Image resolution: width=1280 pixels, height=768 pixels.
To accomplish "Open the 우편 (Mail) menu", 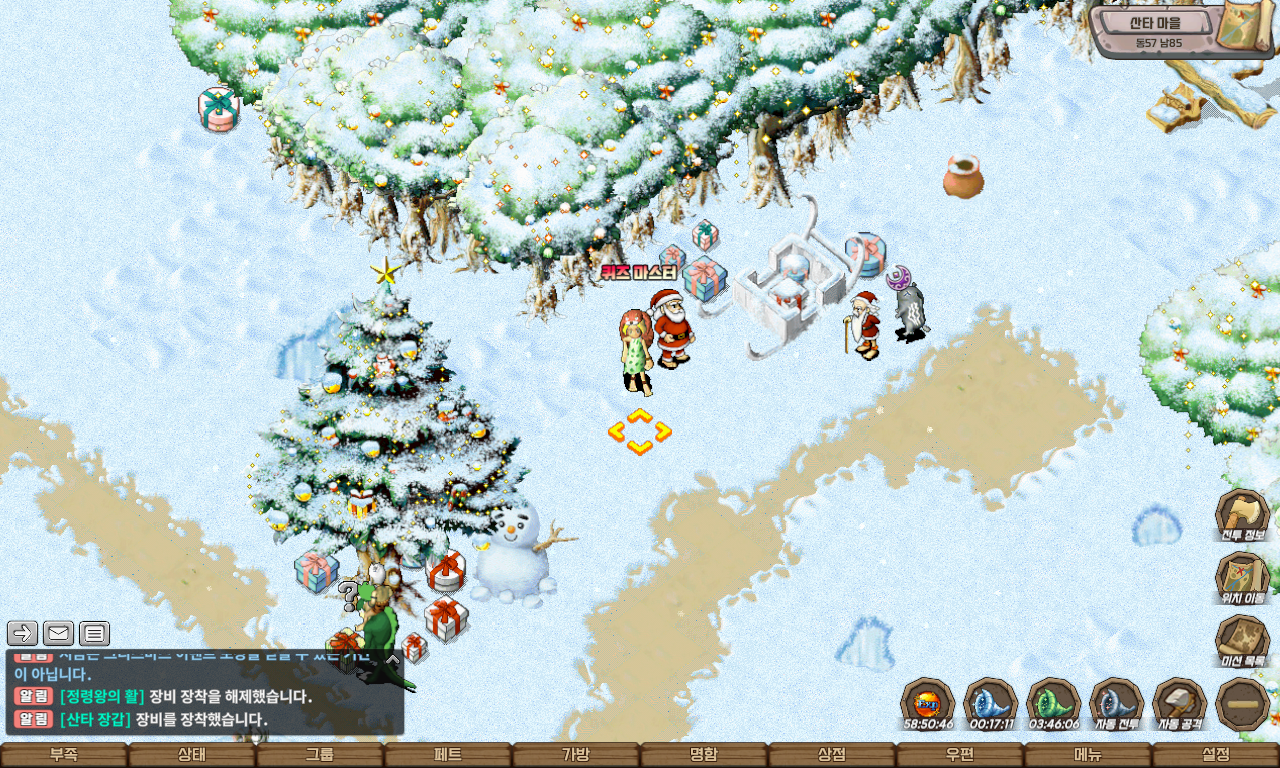I will (960, 755).
